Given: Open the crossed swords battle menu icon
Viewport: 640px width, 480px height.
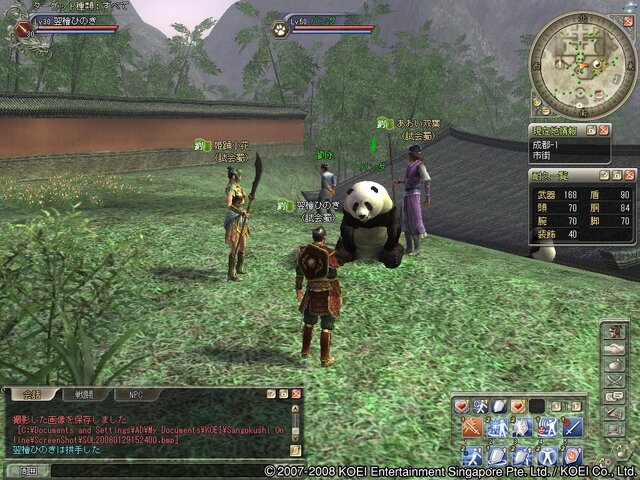Looking at the screenshot, I should [615, 380].
